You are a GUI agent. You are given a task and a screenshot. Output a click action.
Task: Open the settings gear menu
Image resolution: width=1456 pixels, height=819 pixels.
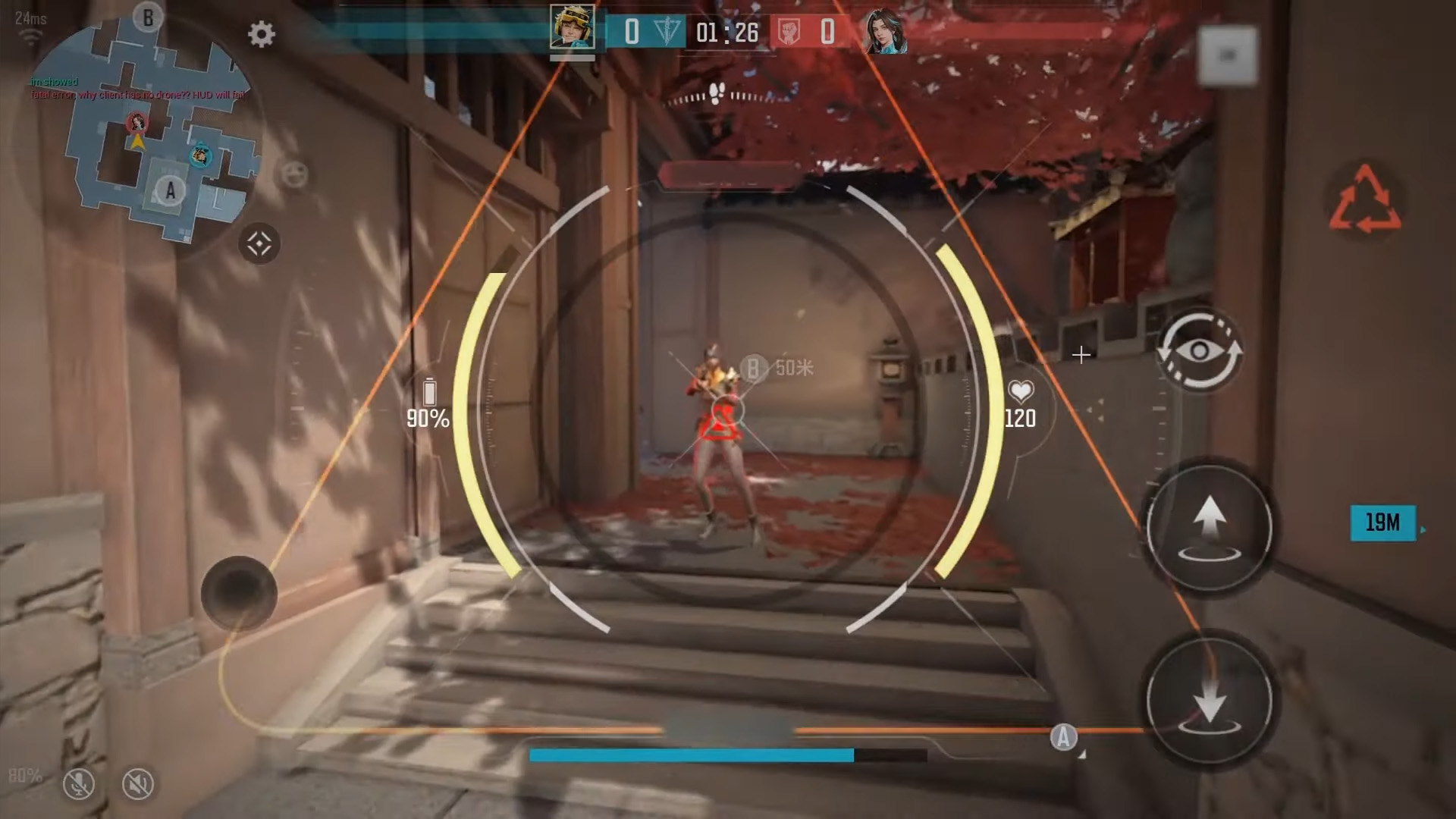261,34
